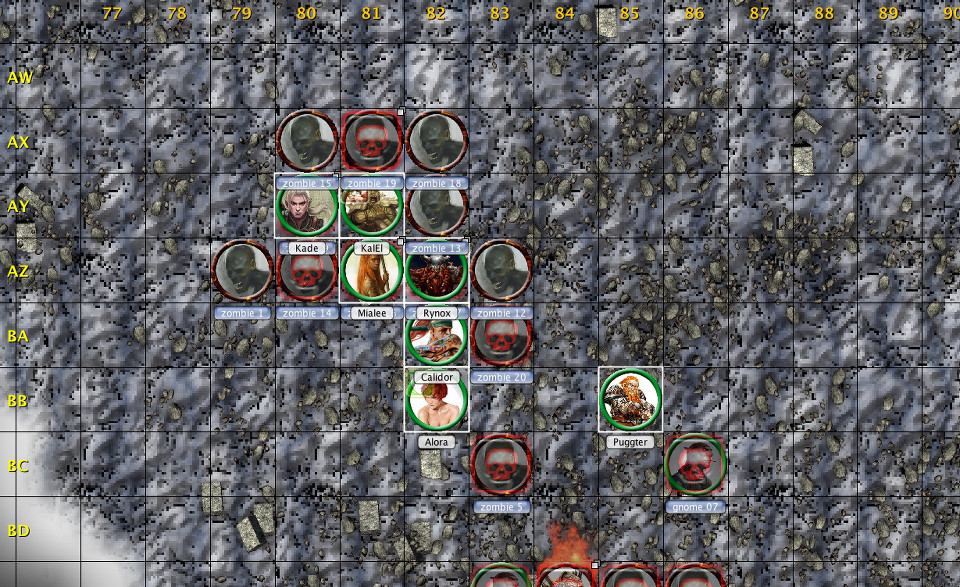Image resolution: width=960 pixels, height=587 pixels.
Task: Select the Alora character token
Action: tap(436, 400)
